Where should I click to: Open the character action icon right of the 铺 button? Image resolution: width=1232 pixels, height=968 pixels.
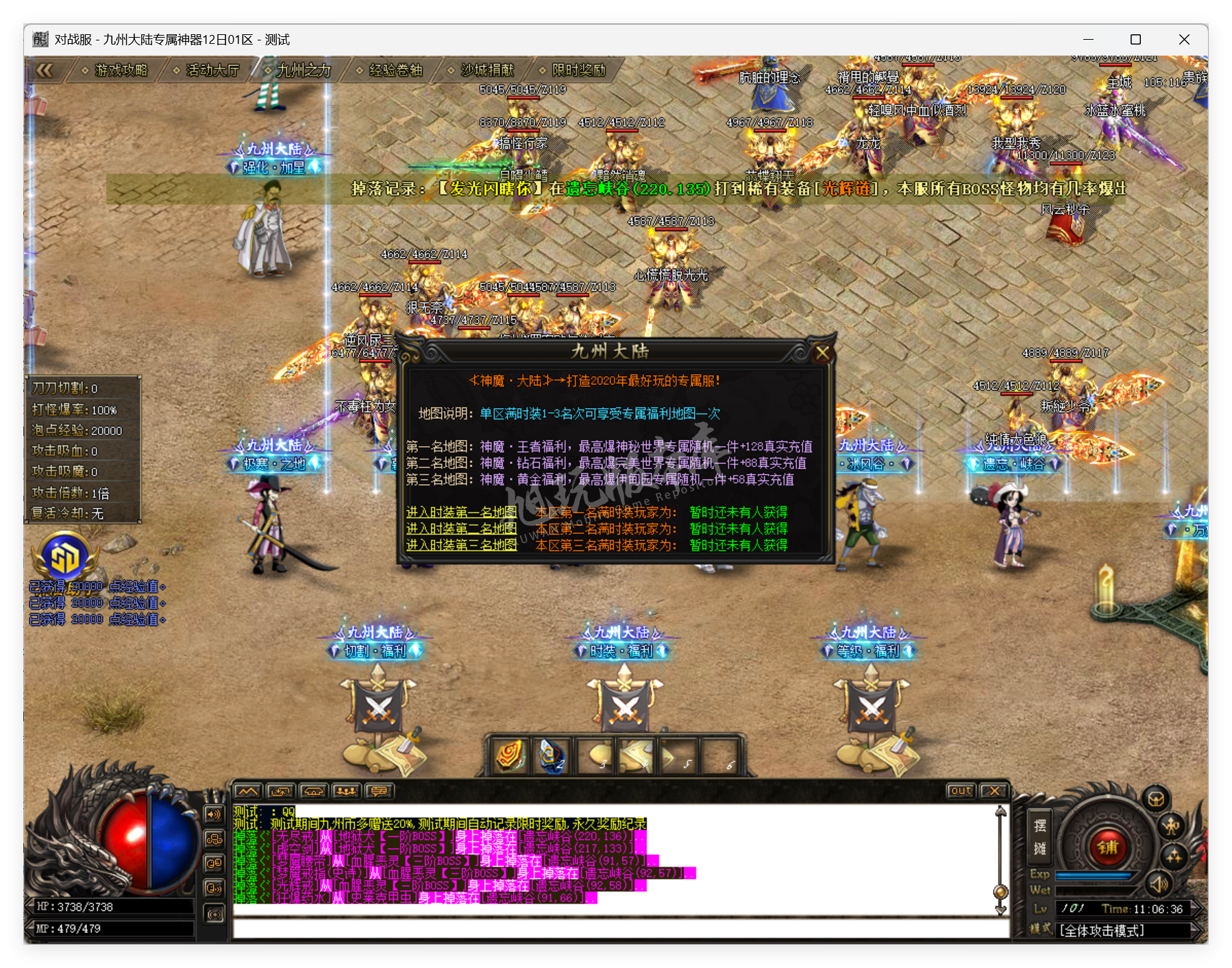tap(1171, 827)
